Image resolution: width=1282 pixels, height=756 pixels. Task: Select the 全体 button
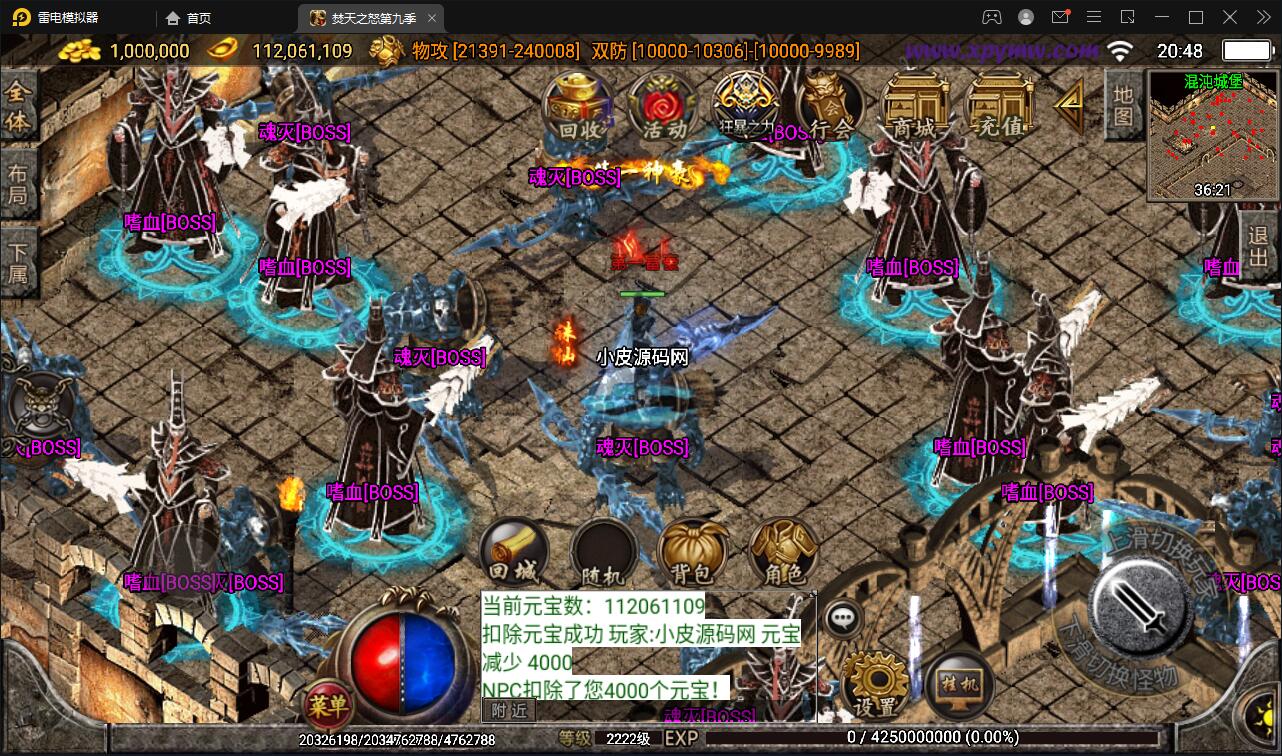(18, 107)
